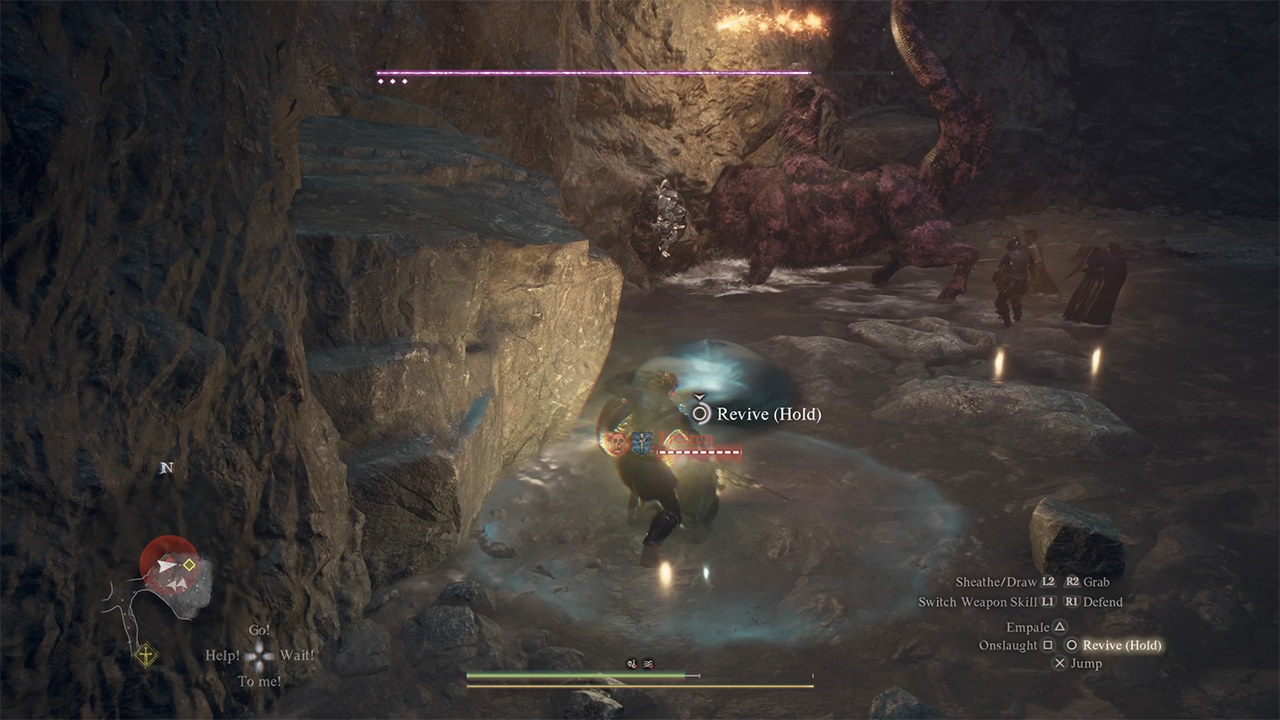Click the yellow cross quest marker icon
Screen dimensions: 1280x720
coord(147,656)
